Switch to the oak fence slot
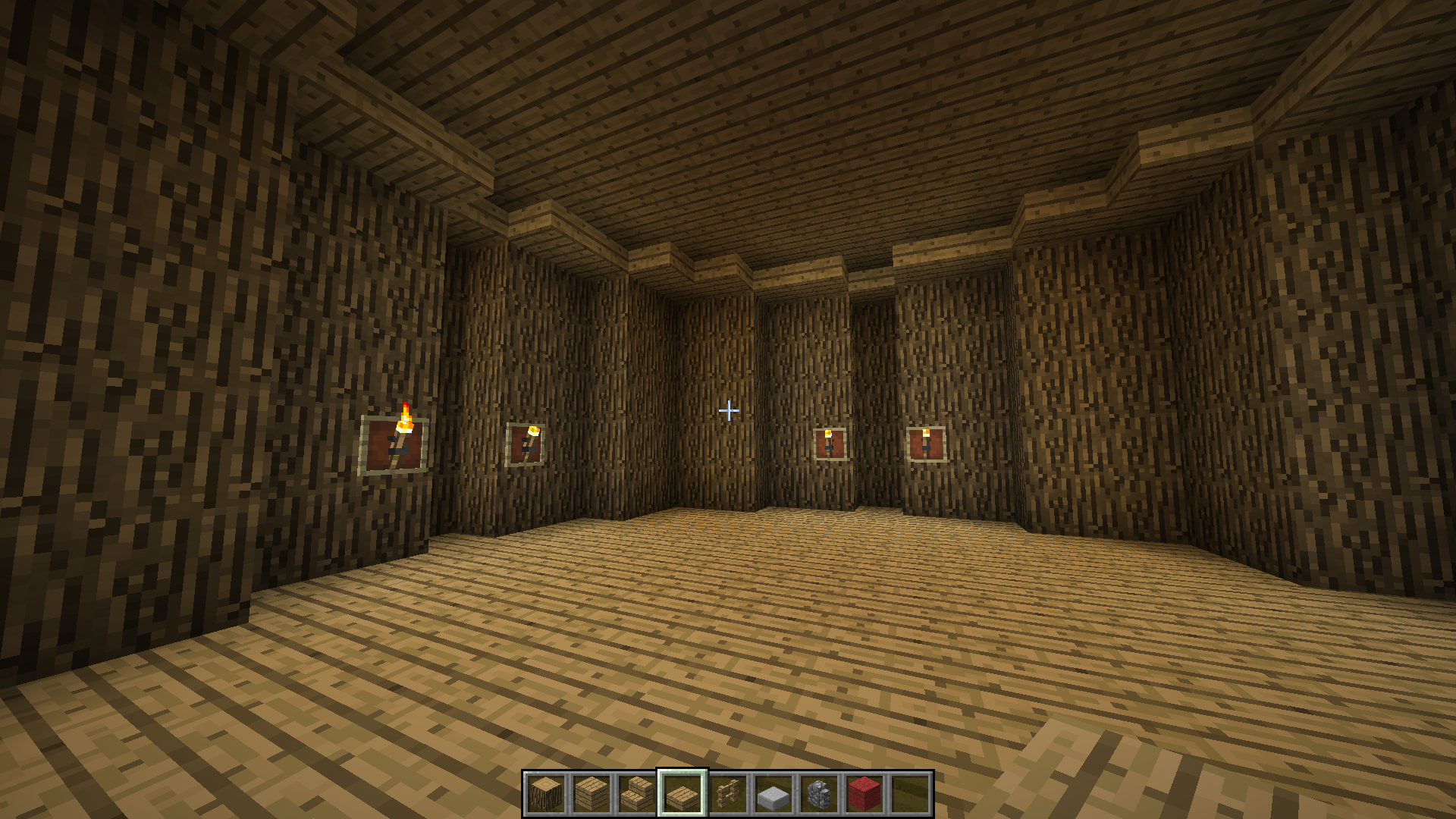 (x=728, y=794)
